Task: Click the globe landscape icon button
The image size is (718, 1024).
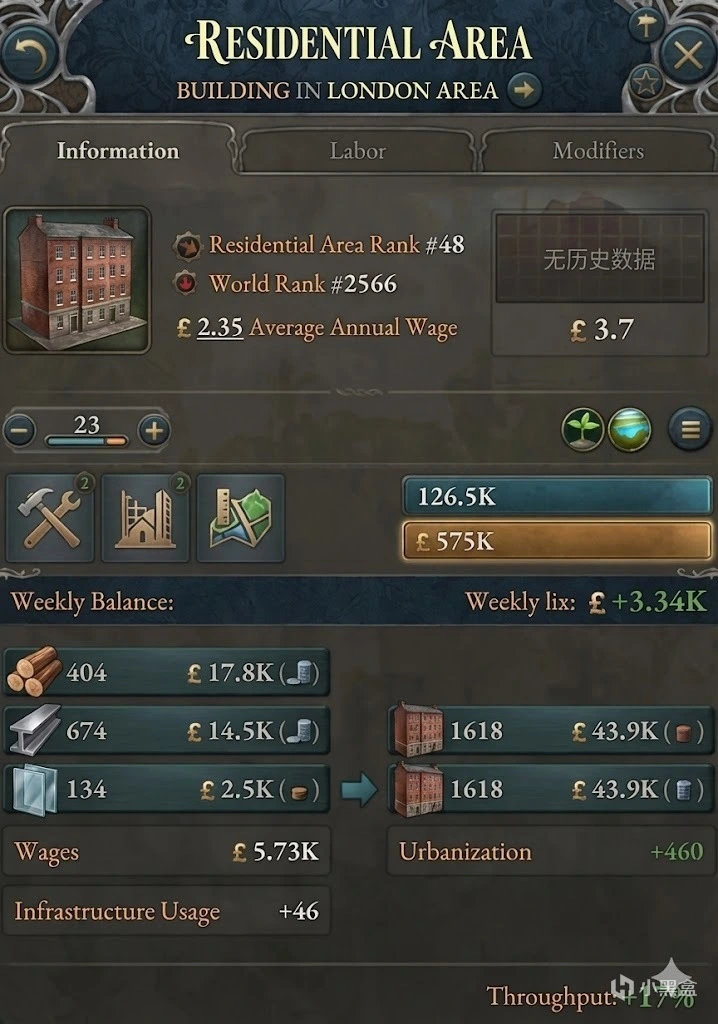Action: (x=629, y=431)
